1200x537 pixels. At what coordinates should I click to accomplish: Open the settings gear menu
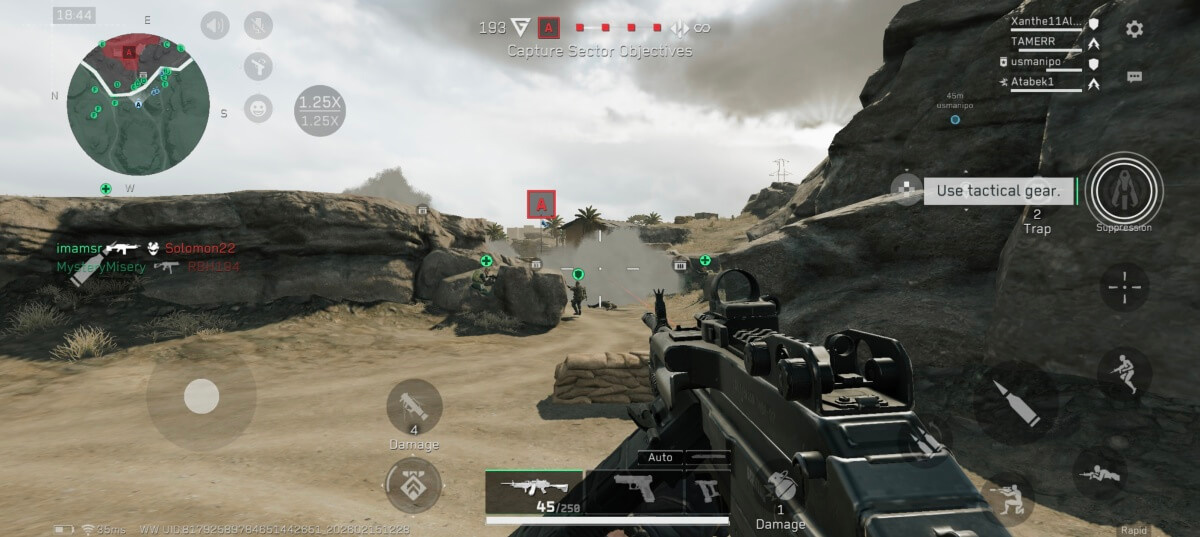point(1134,29)
